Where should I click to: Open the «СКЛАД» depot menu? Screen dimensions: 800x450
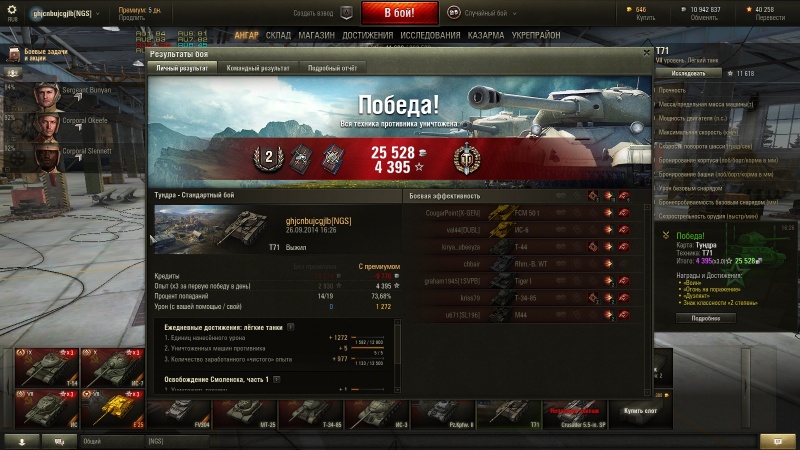coord(278,35)
